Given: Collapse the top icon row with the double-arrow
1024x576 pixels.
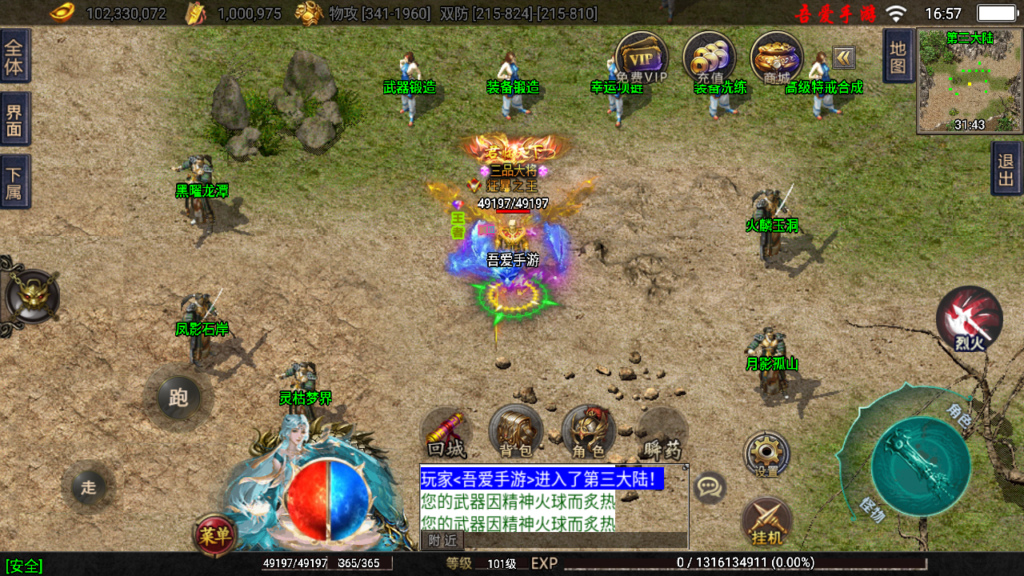Looking at the screenshot, I should 843,56.
